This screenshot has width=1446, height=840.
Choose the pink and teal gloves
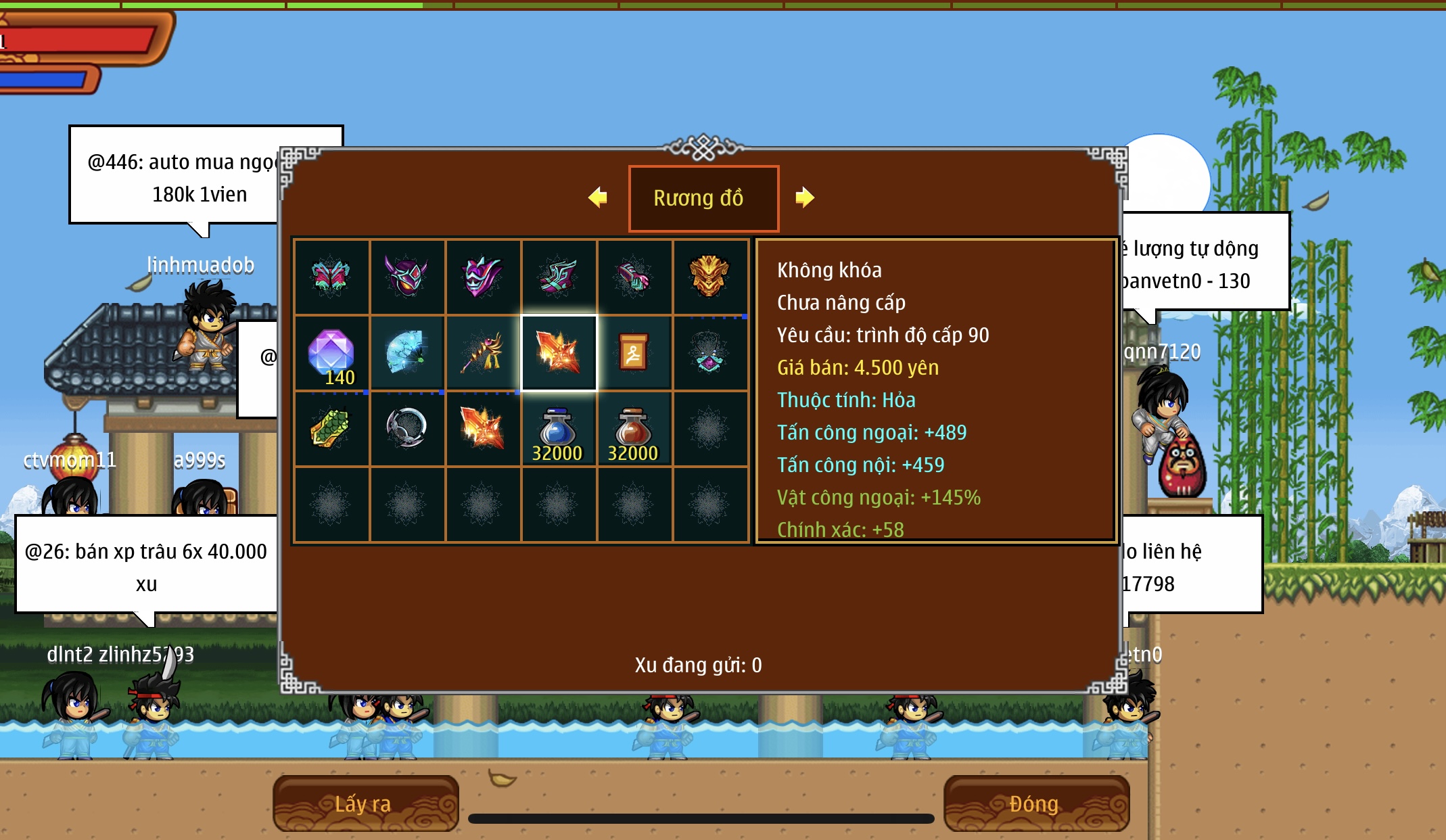pos(634,277)
